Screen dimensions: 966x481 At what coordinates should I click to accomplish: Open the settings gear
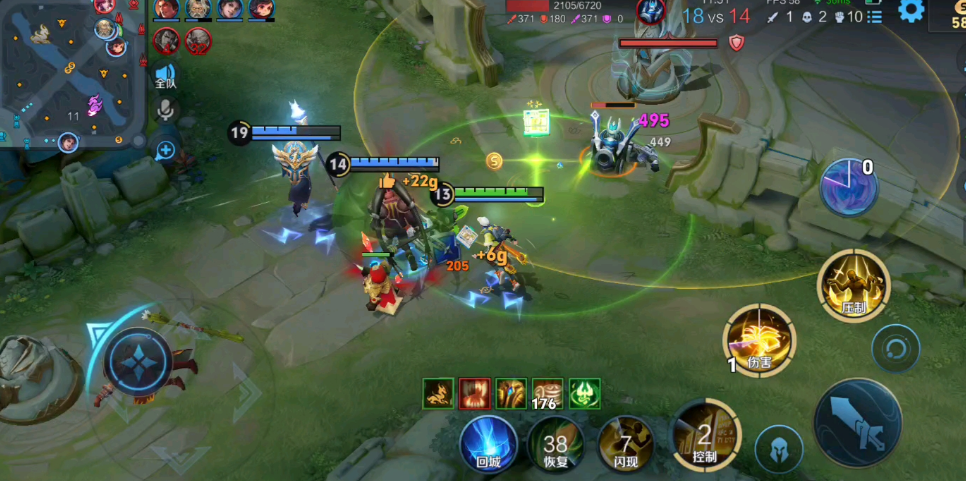(910, 11)
